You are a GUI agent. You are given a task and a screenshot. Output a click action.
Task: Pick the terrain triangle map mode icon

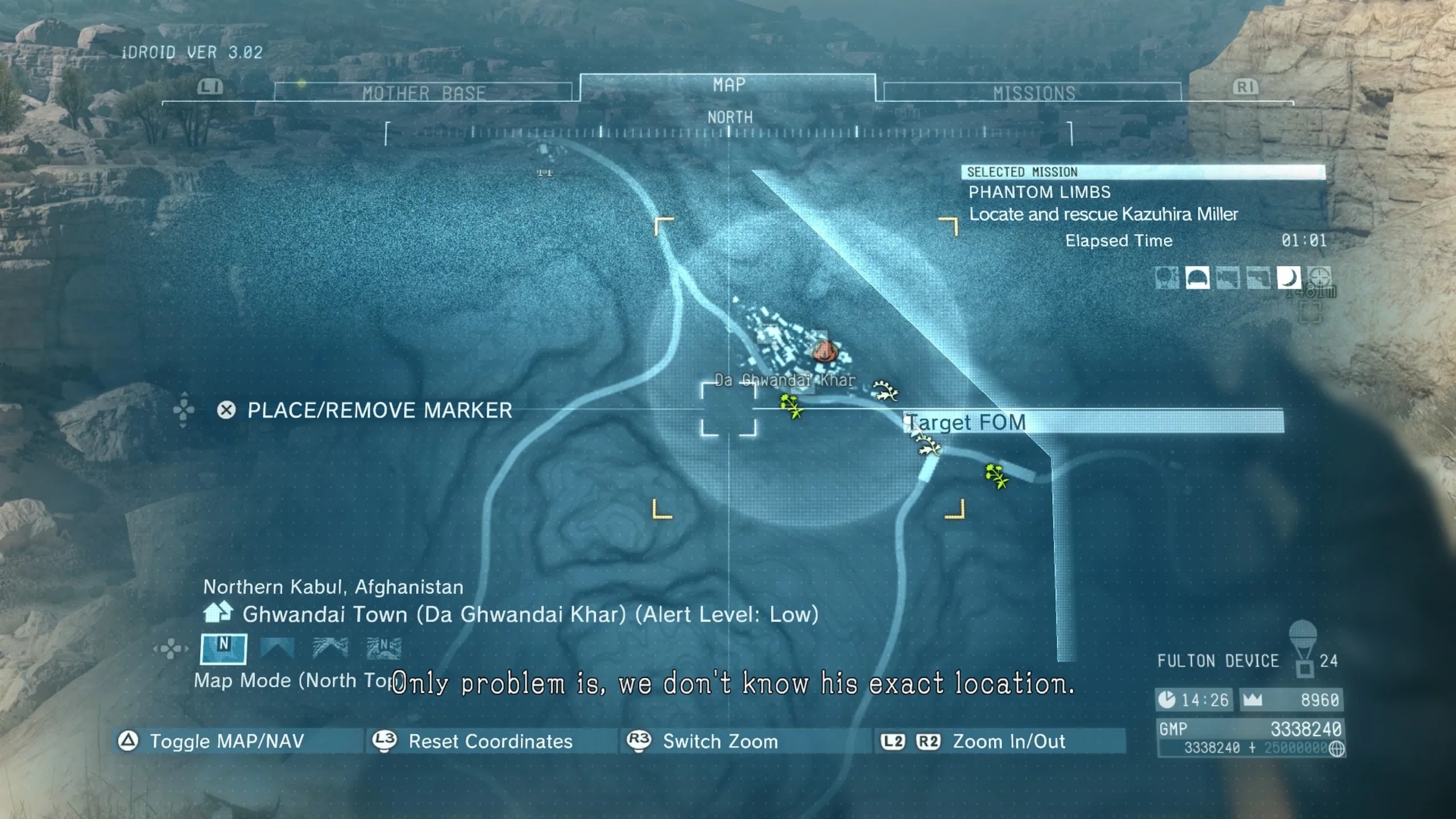point(330,648)
